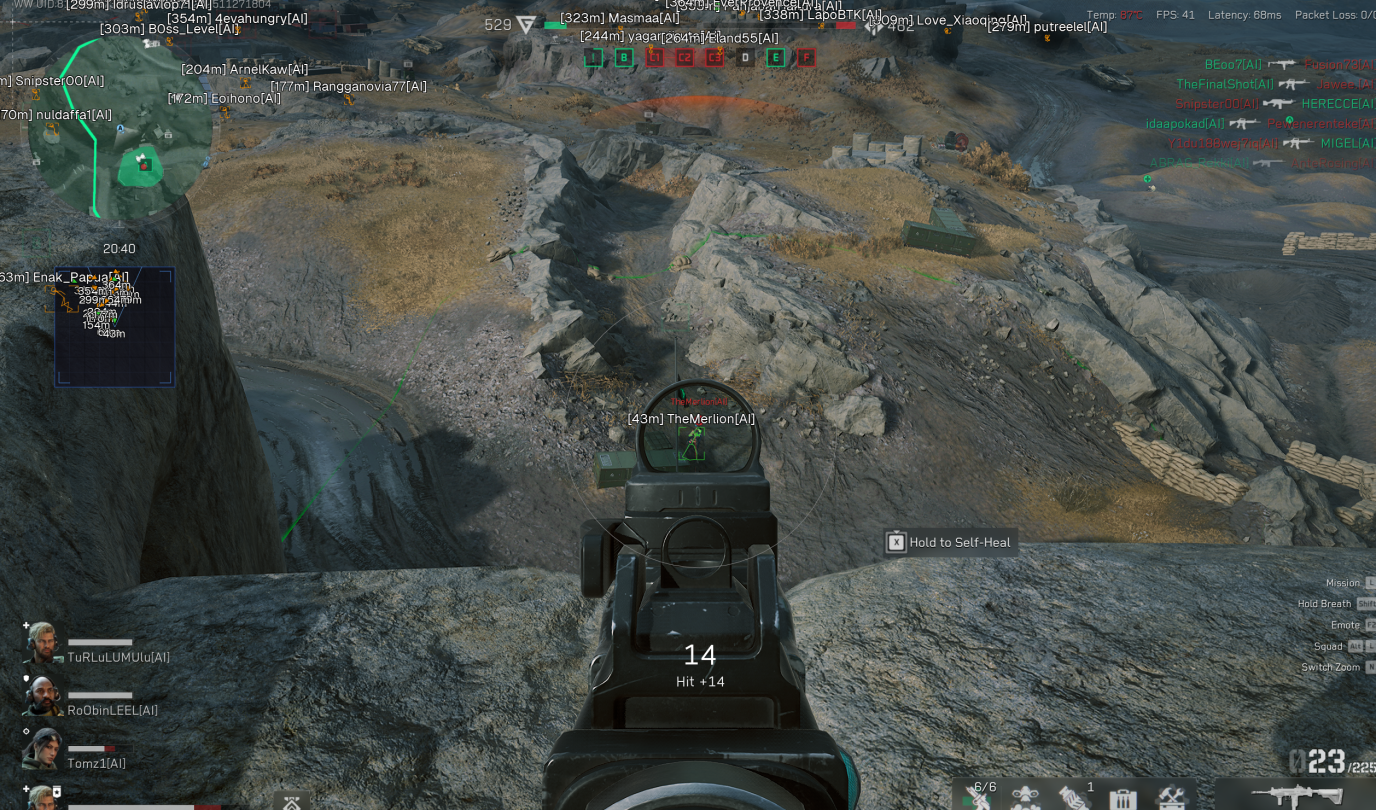
Task: Select the primary rifle weapon slot
Action: click(1296, 797)
